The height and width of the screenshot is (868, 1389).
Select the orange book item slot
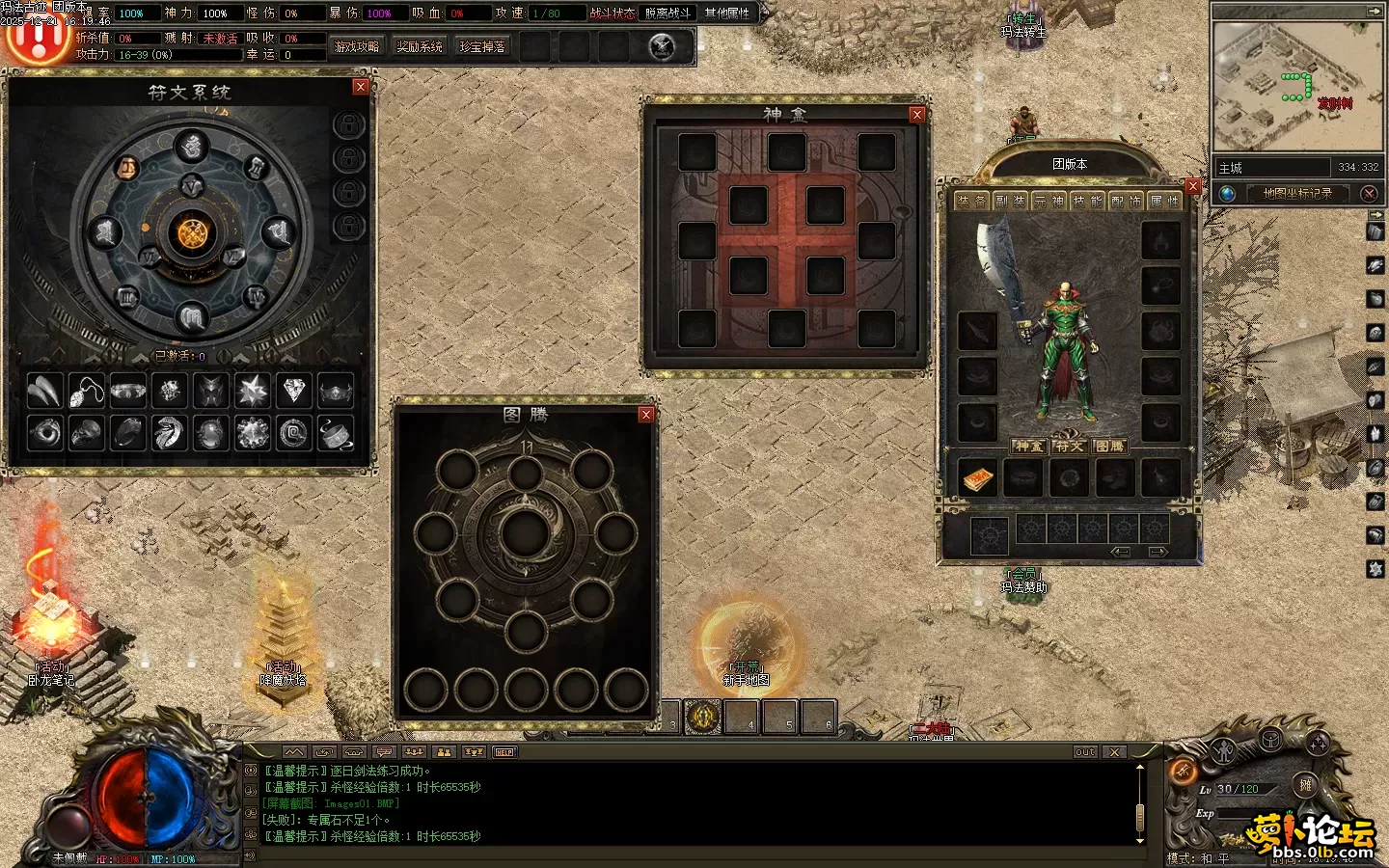click(977, 478)
